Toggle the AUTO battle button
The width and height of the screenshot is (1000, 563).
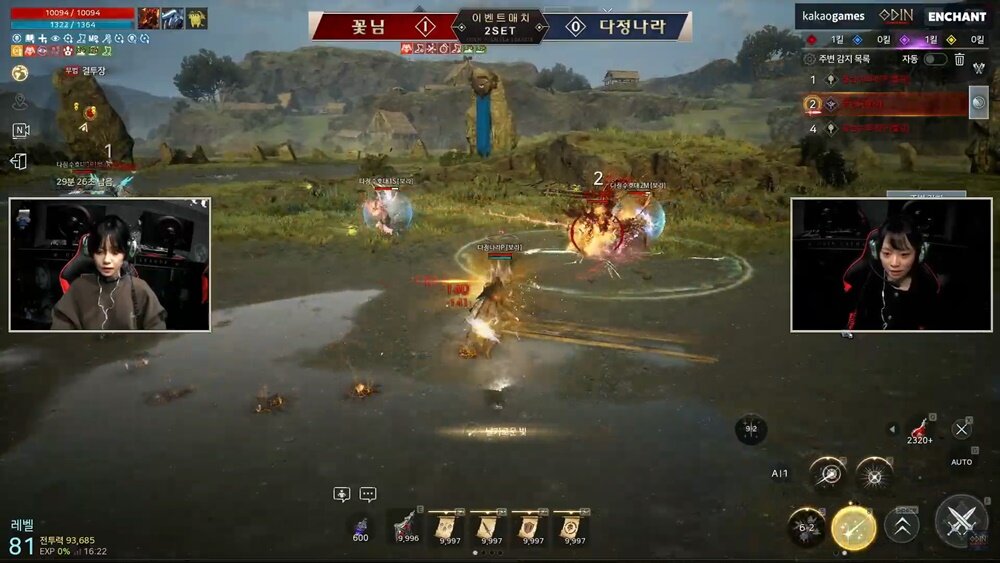tap(961, 462)
